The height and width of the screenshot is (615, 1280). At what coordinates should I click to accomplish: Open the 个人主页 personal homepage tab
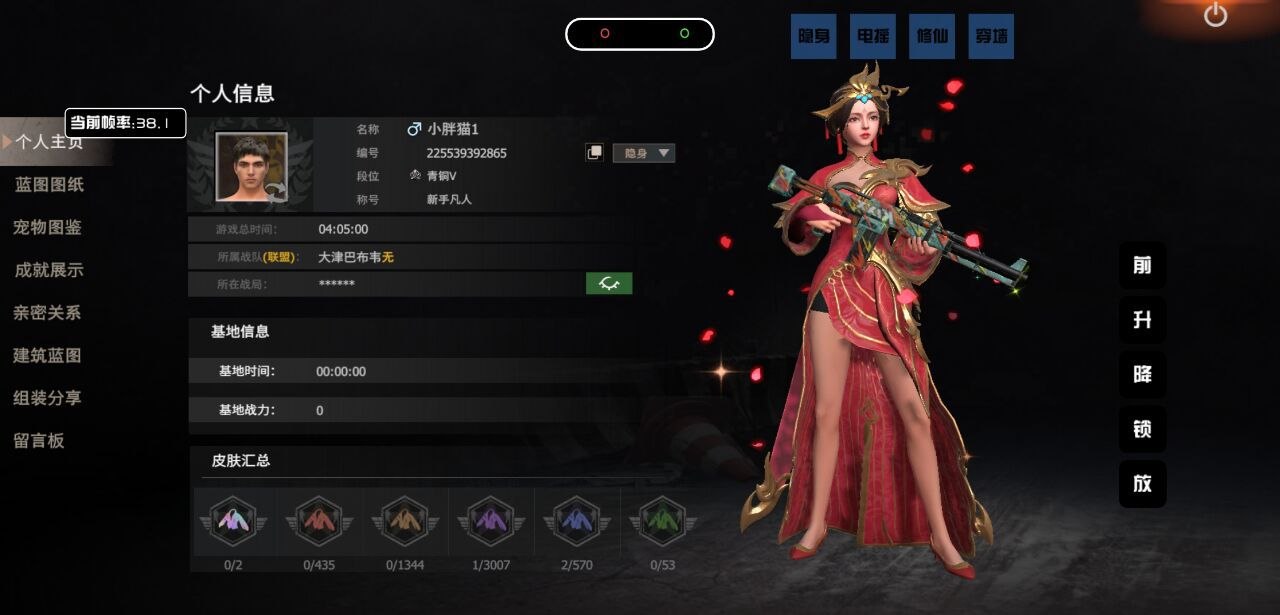(x=48, y=142)
